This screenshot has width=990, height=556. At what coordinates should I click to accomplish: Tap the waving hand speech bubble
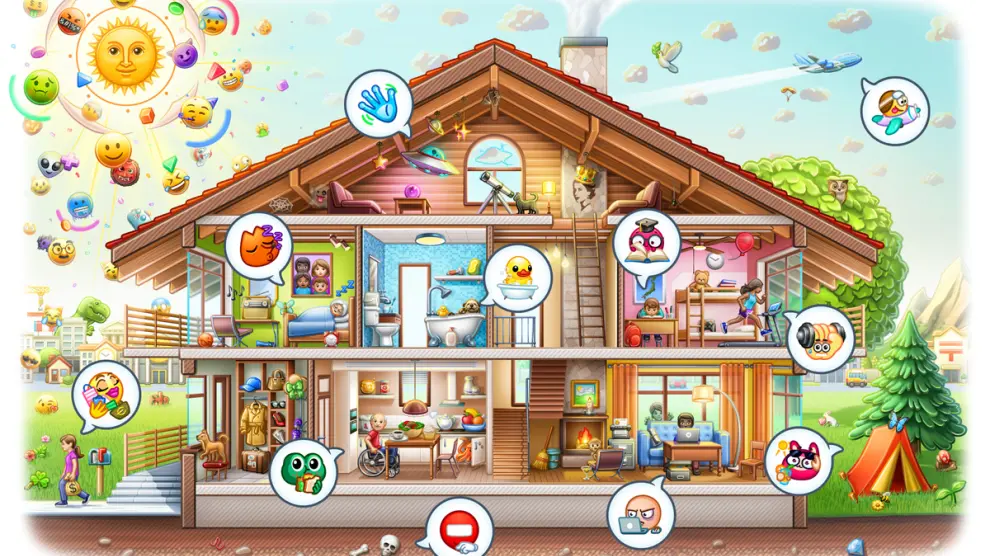tap(378, 104)
